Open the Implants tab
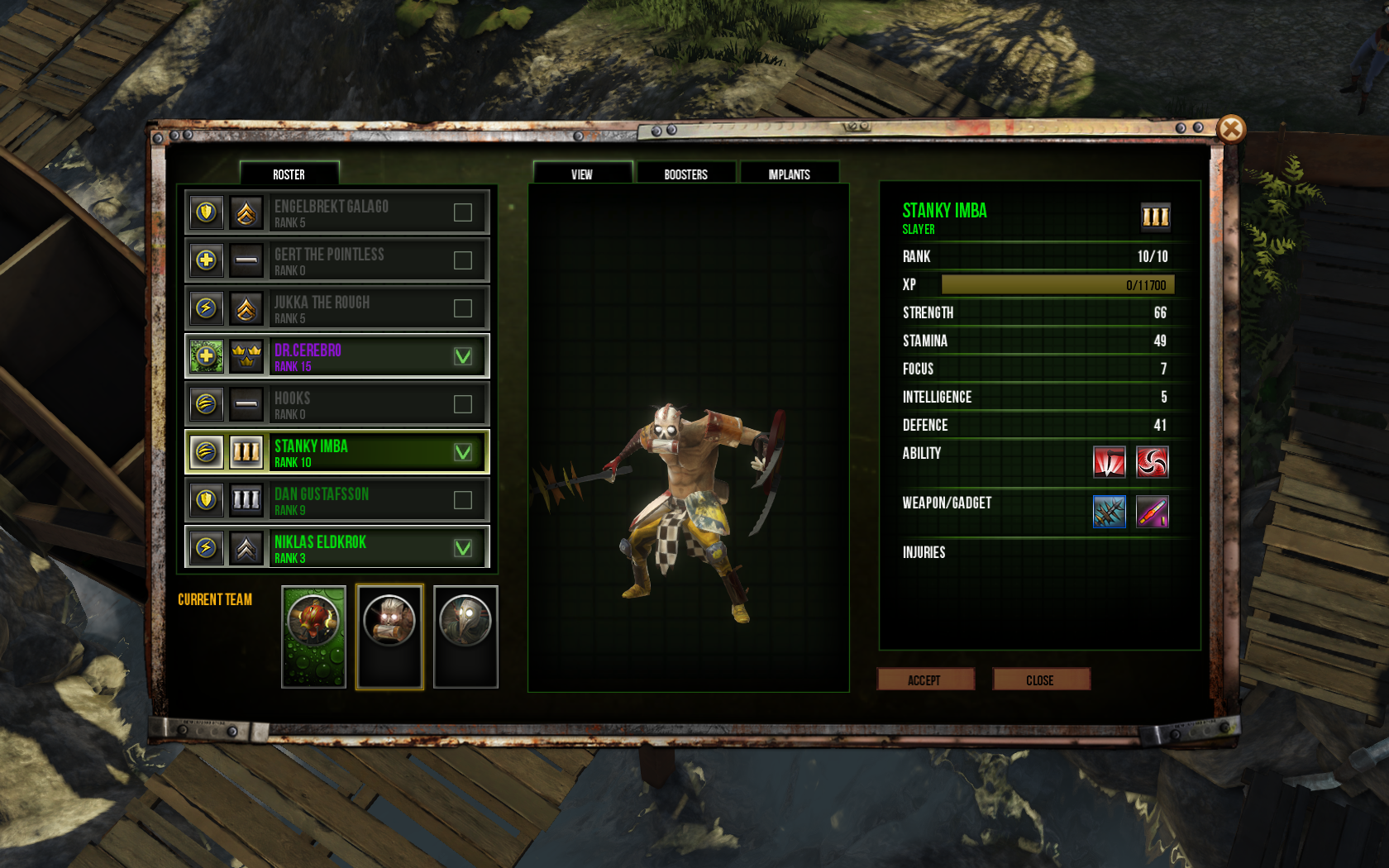This screenshot has height=868, width=1389. [x=789, y=174]
